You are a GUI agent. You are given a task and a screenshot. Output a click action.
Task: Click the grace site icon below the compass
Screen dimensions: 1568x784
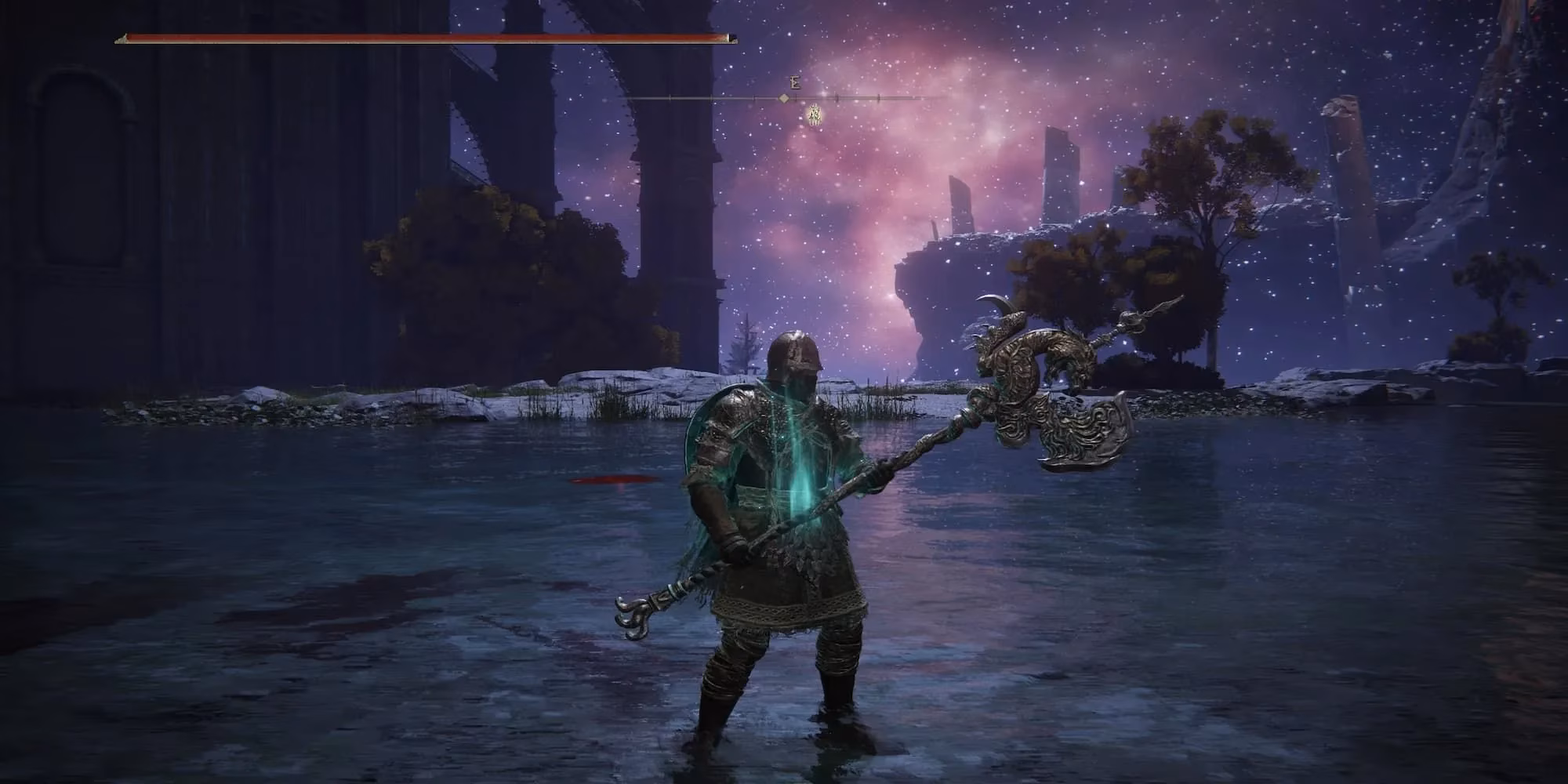click(814, 116)
